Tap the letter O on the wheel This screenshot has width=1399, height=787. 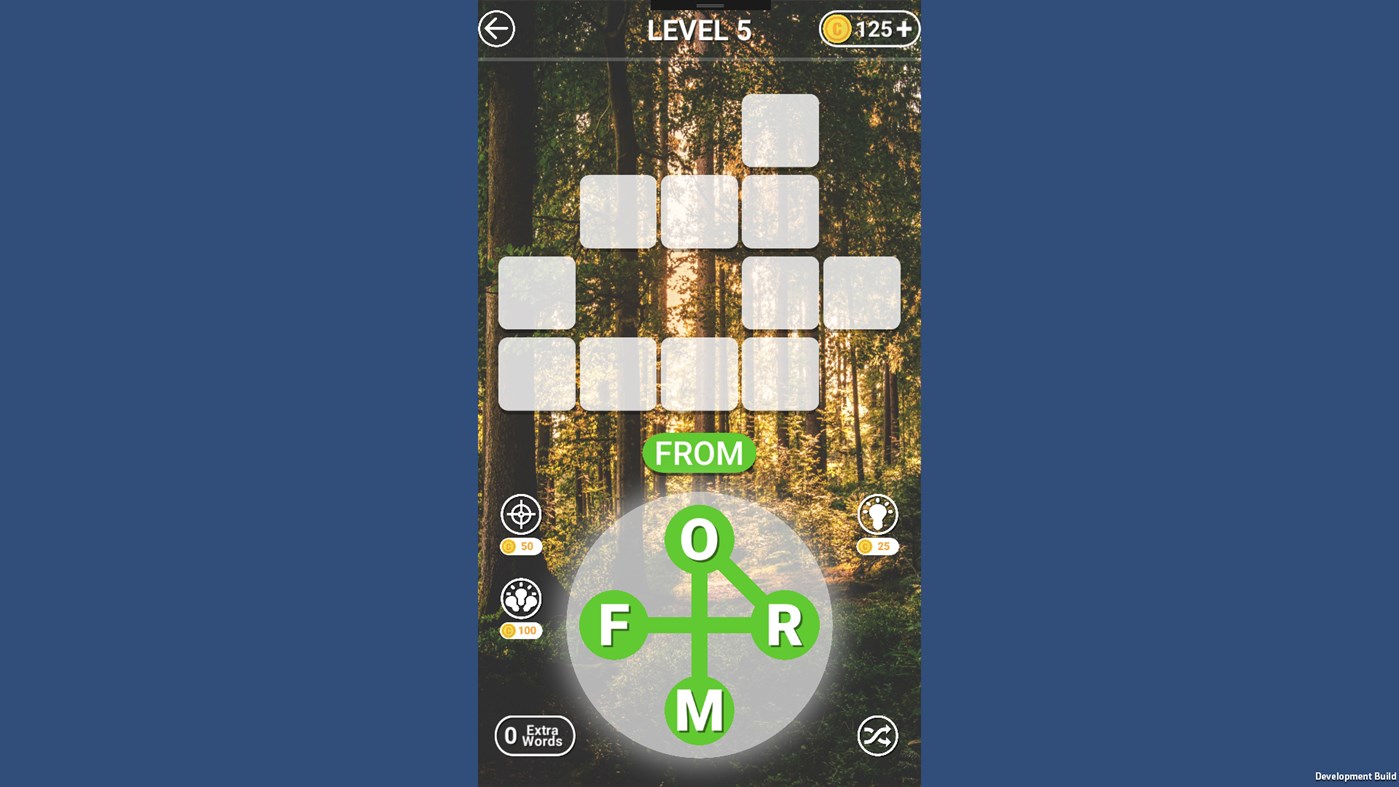(x=700, y=537)
